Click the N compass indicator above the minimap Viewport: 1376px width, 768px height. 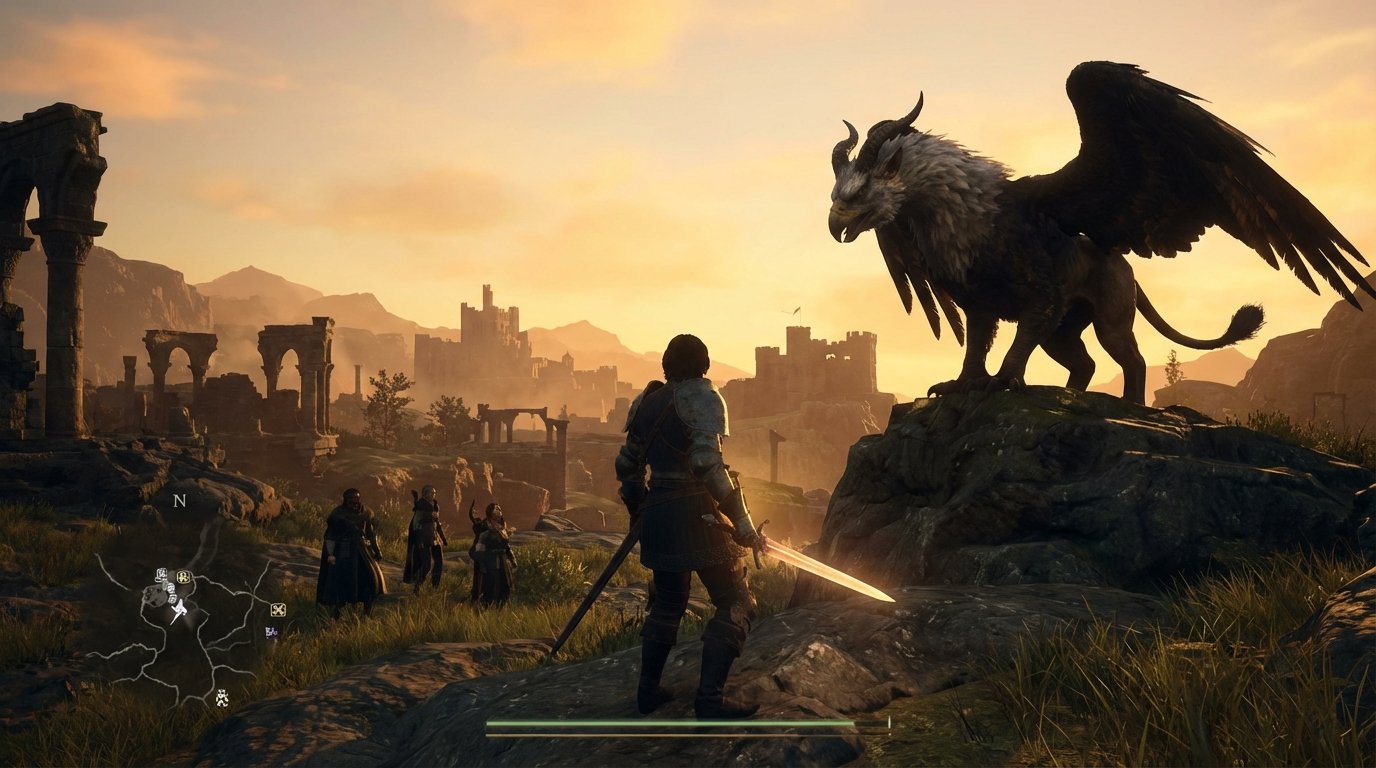[x=179, y=502]
